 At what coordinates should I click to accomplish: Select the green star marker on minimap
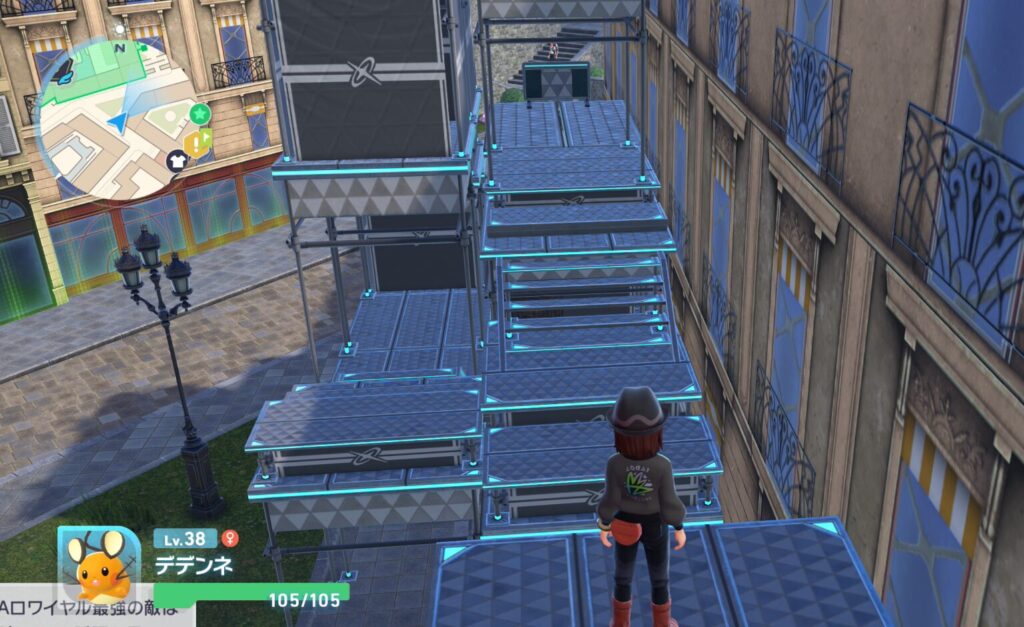pos(200,113)
